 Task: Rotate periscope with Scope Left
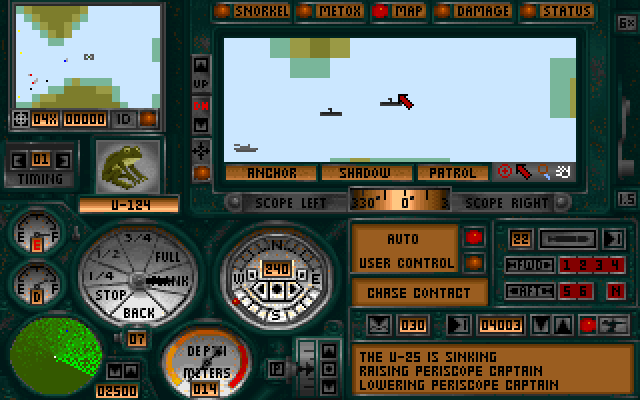pos(294,201)
